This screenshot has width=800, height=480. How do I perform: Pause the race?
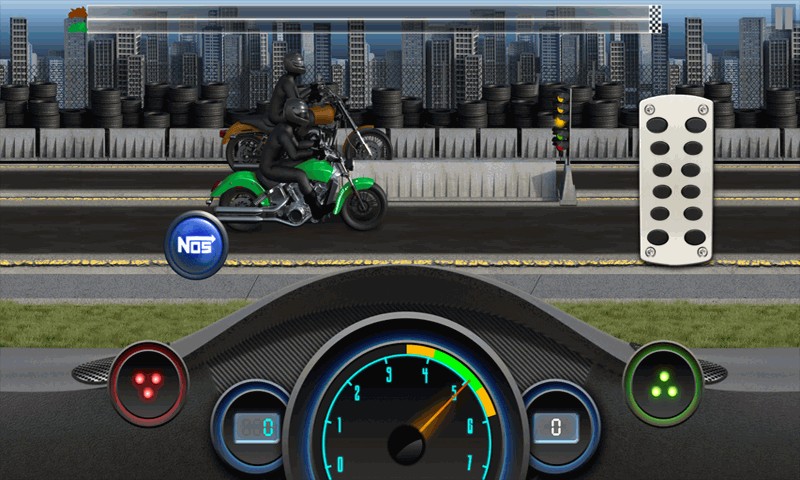[x=783, y=16]
